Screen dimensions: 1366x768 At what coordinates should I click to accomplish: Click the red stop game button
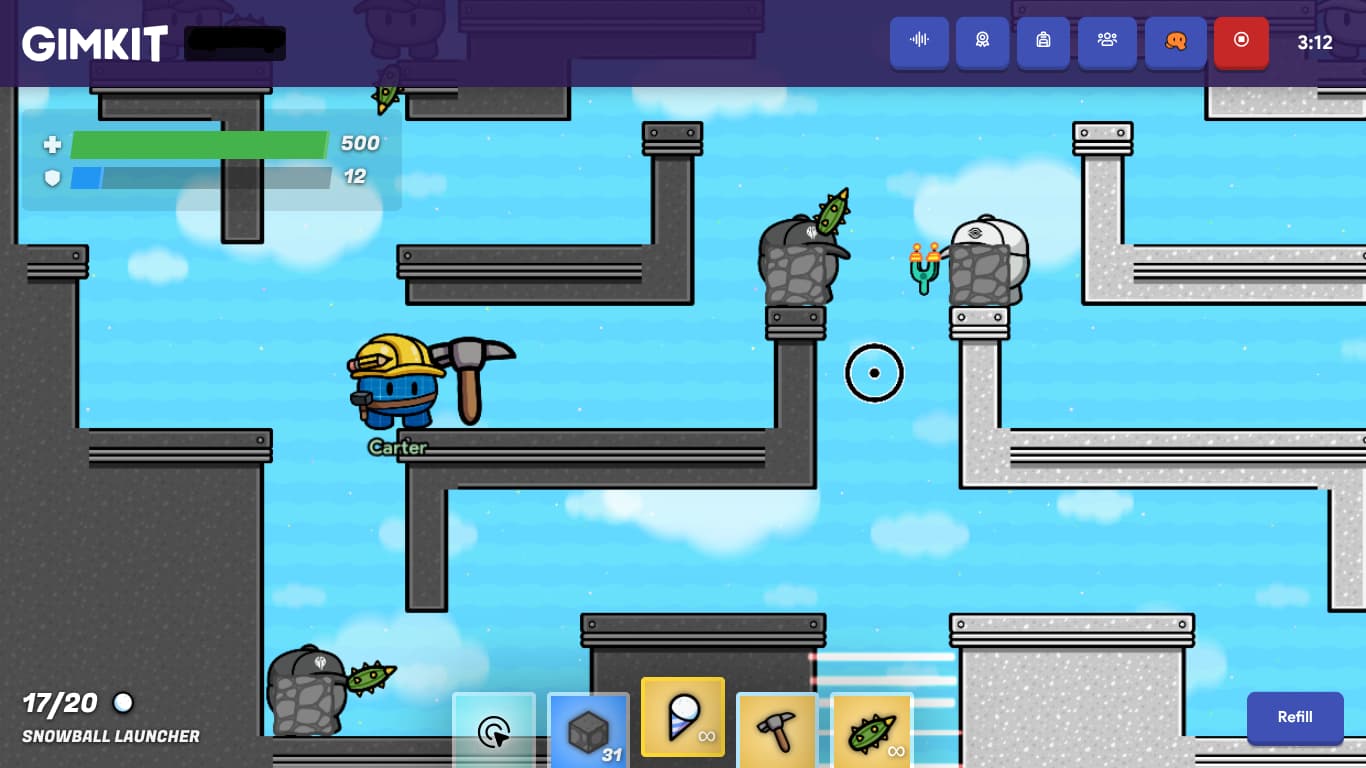coord(1241,41)
